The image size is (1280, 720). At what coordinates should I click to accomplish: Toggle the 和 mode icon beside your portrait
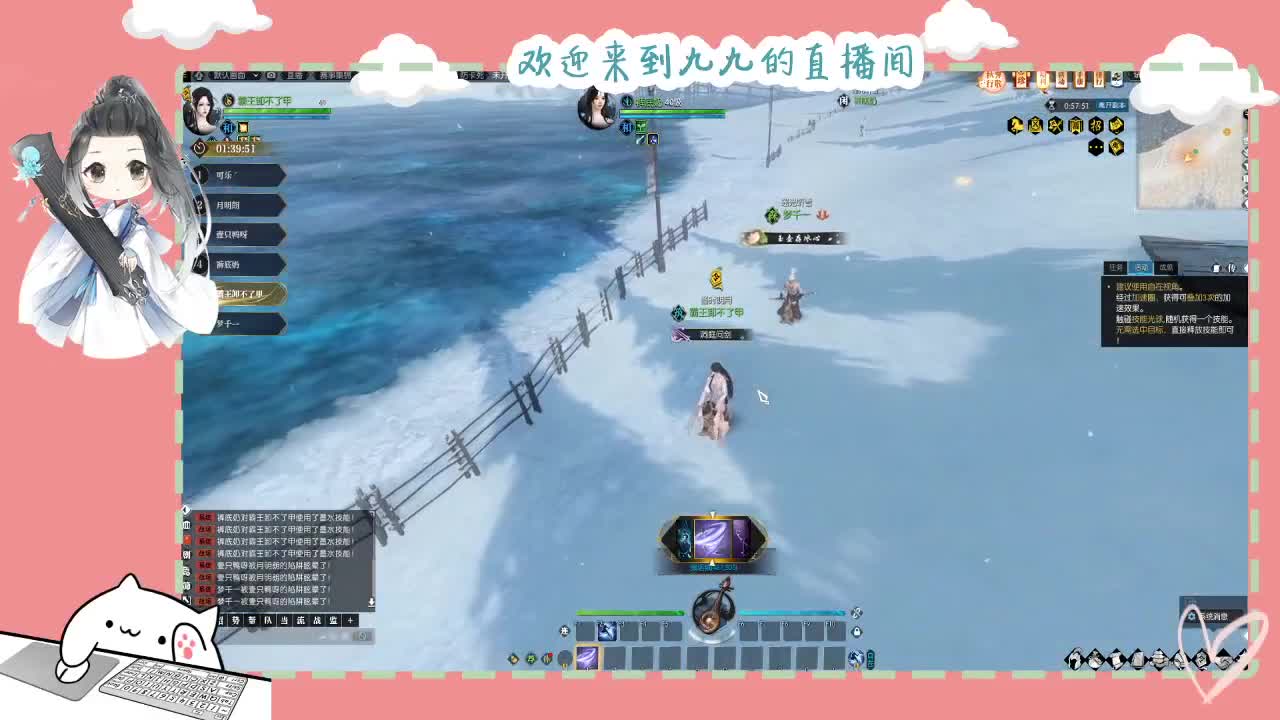[x=228, y=127]
